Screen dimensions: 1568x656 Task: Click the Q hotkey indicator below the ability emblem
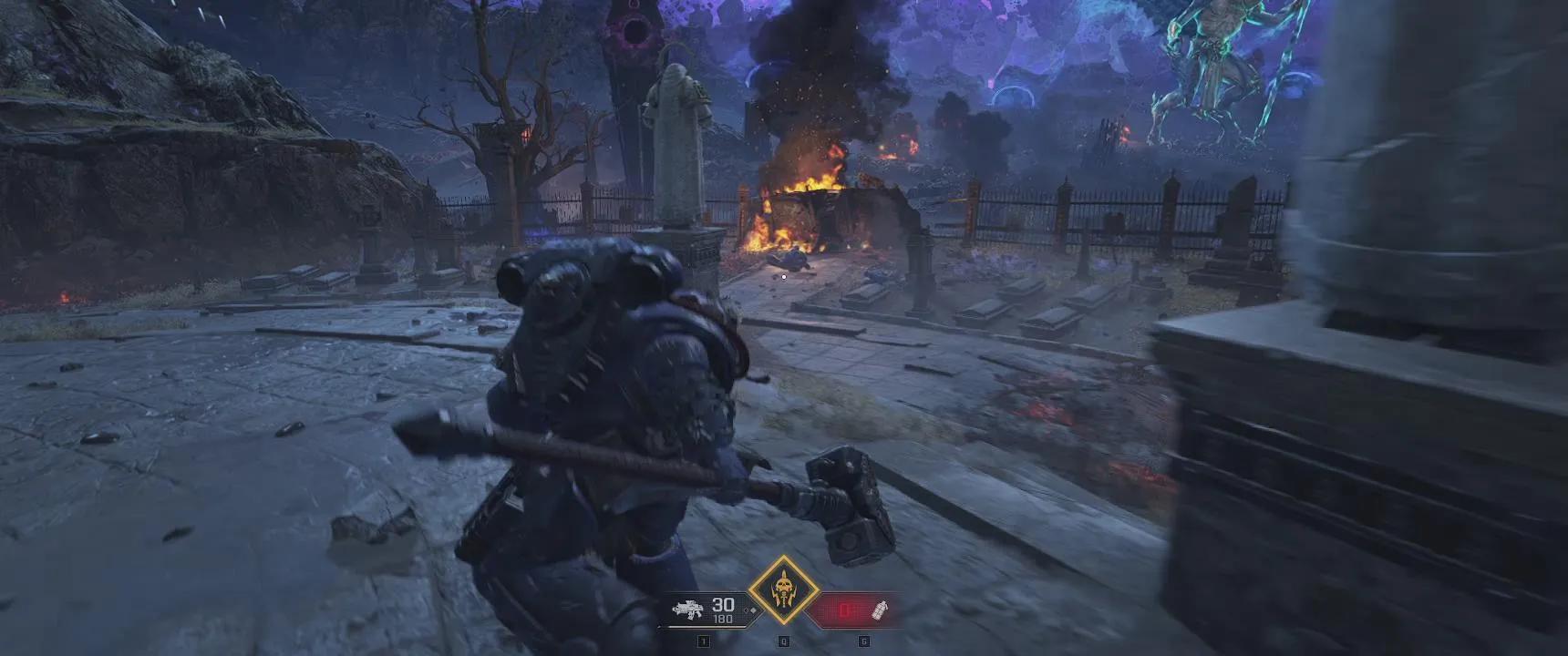783,640
